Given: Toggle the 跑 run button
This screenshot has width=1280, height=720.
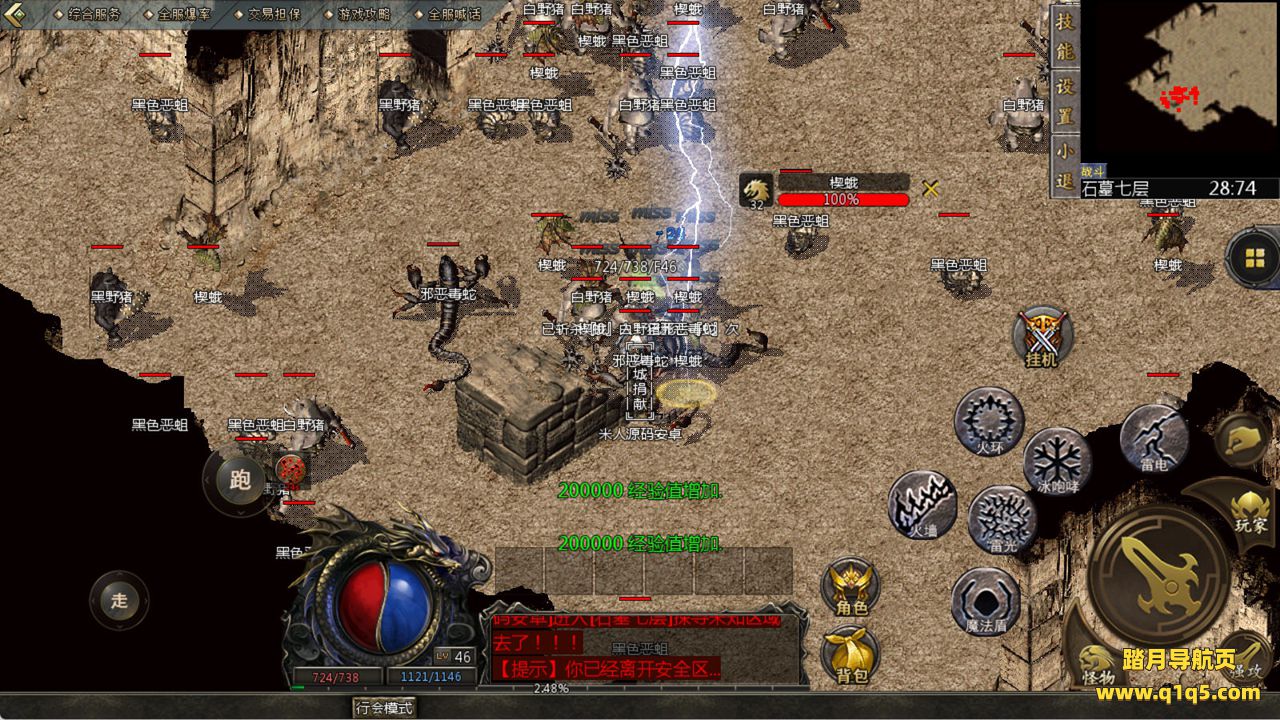Looking at the screenshot, I should [240, 481].
